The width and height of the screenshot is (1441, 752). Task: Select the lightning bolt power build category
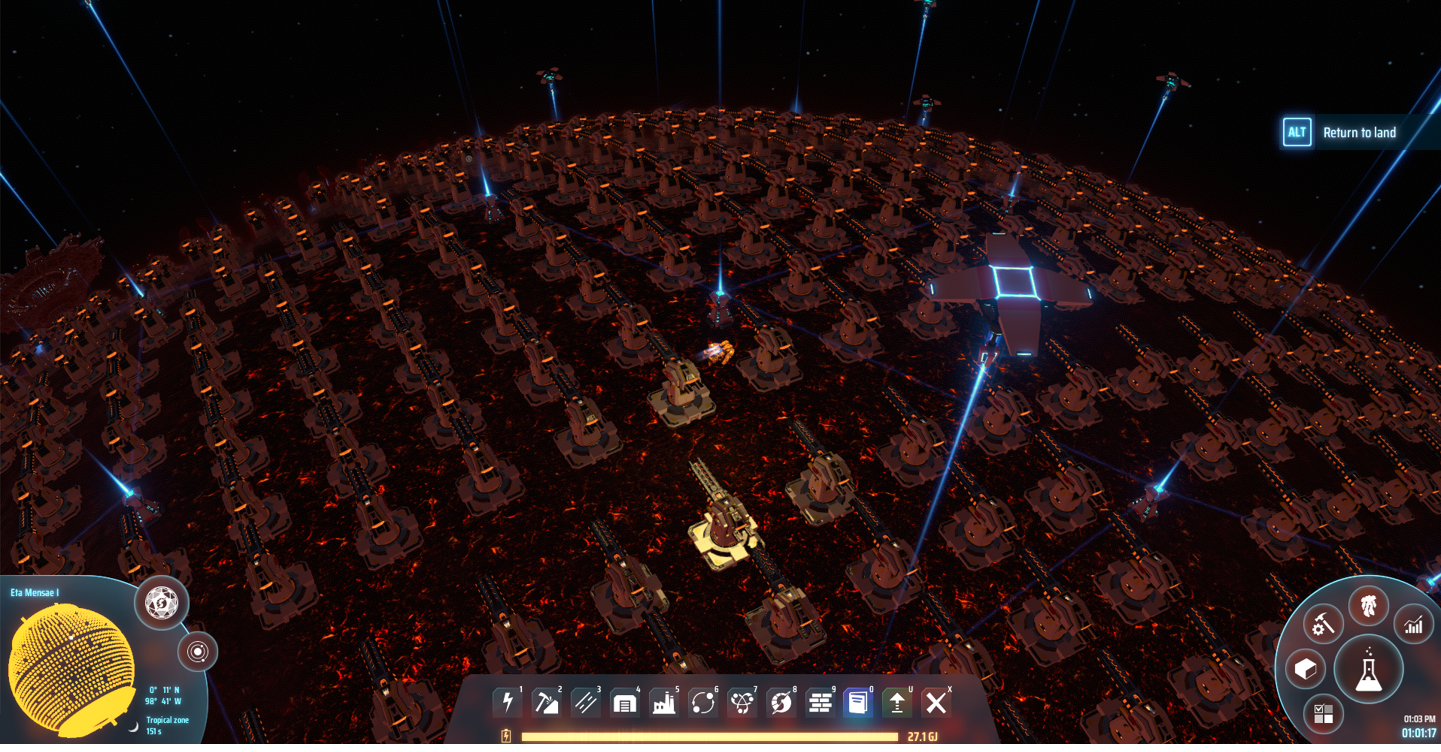pyautogui.click(x=507, y=703)
